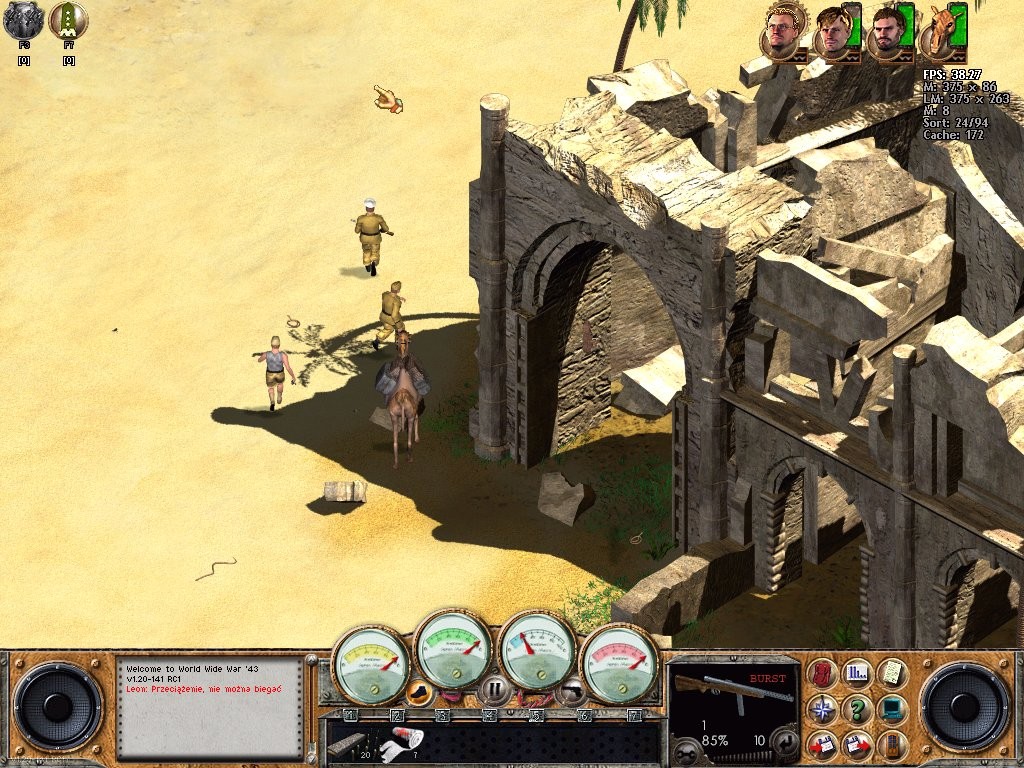
Task: Click the grey F3 medallion icon
Action: 23,21
